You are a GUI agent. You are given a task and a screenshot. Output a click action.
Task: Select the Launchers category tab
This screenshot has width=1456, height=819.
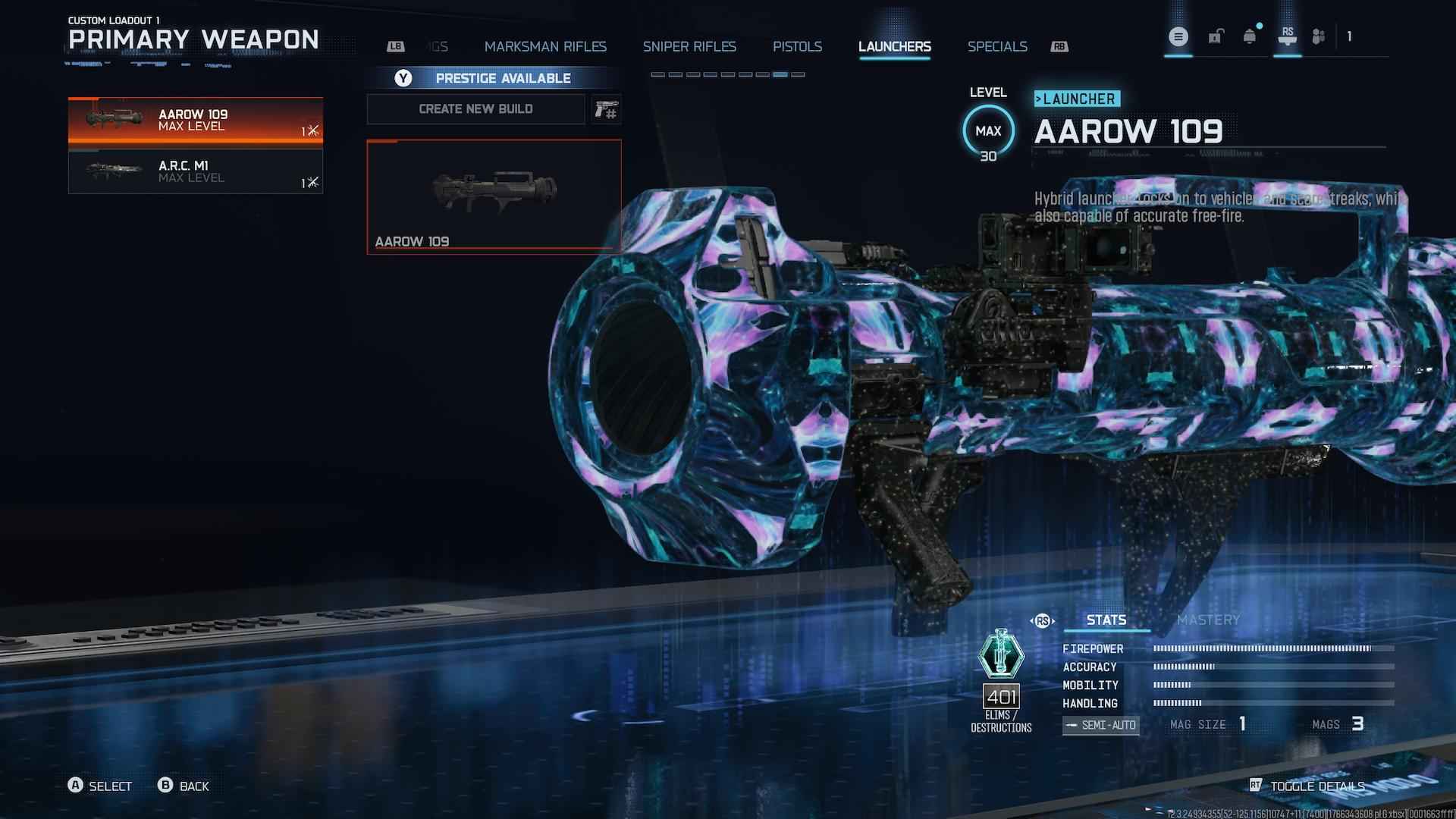pyautogui.click(x=894, y=47)
